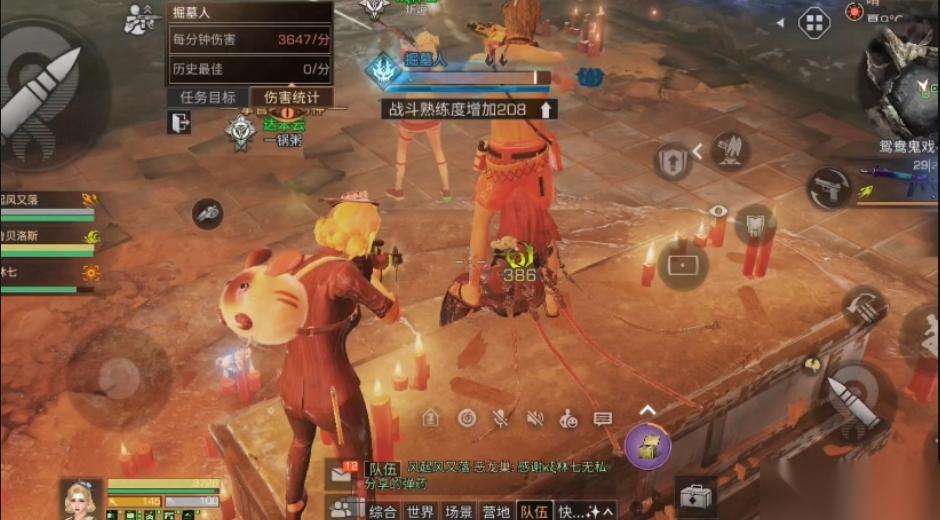Tap the exit door icon
The width and height of the screenshot is (940, 520).
point(179,123)
